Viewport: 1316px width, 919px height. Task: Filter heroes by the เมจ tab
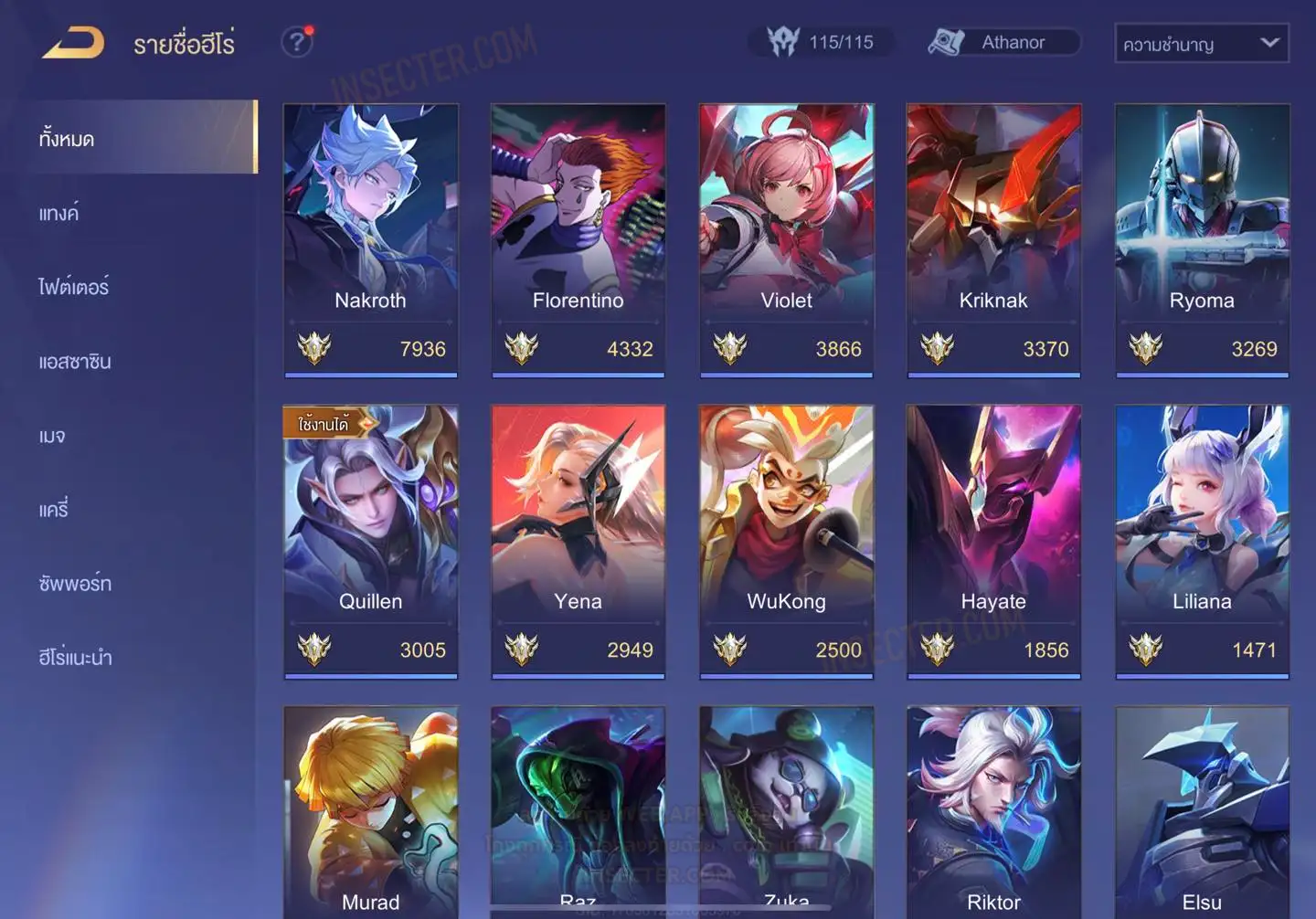pyautogui.click(x=52, y=436)
